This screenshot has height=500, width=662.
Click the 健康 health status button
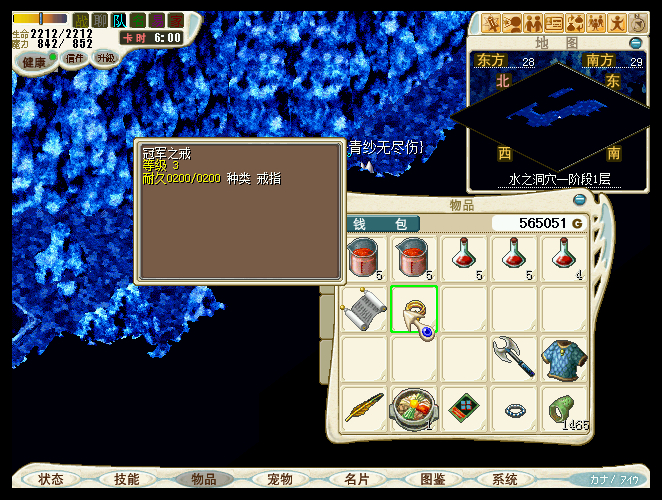pyautogui.click(x=36, y=62)
